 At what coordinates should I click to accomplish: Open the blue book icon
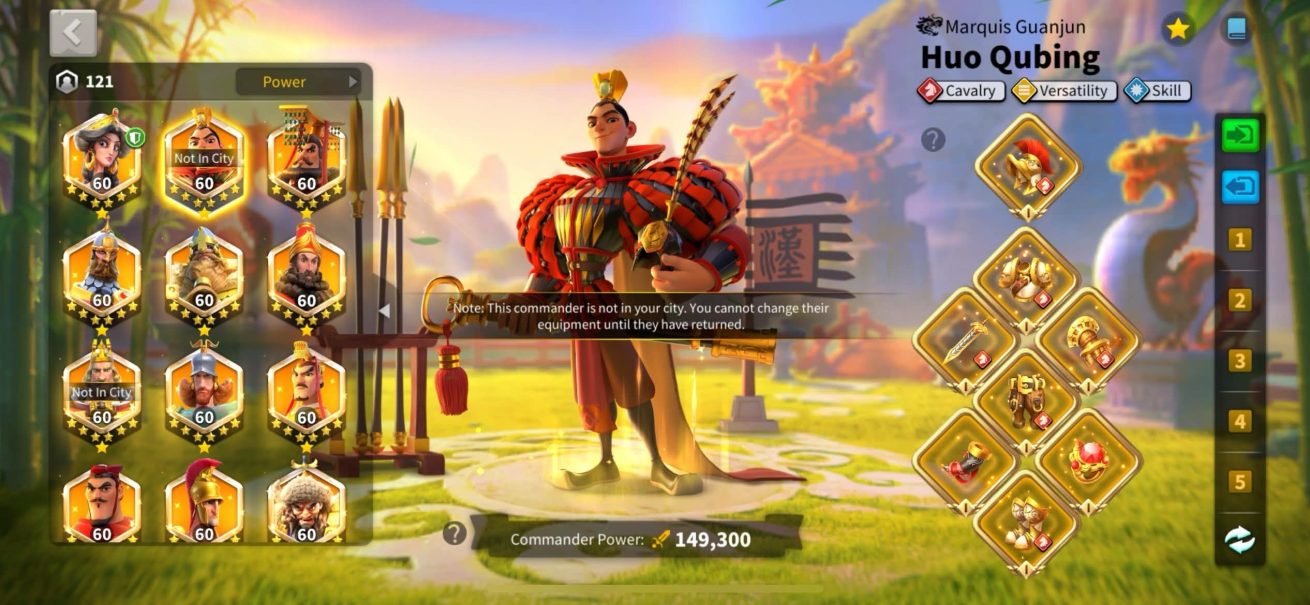(1237, 29)
